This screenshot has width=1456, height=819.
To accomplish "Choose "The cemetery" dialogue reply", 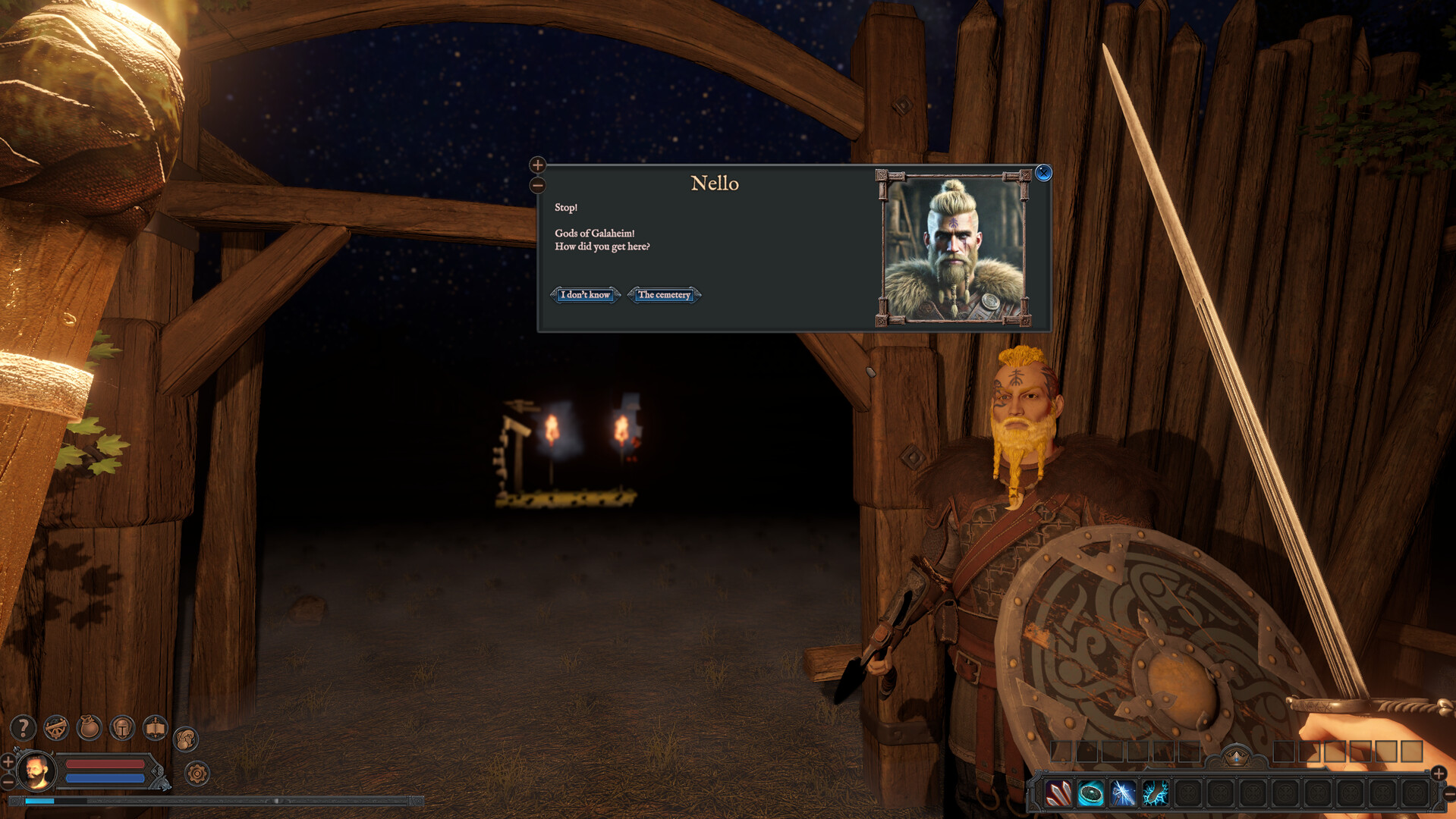I will coord(664,295).
